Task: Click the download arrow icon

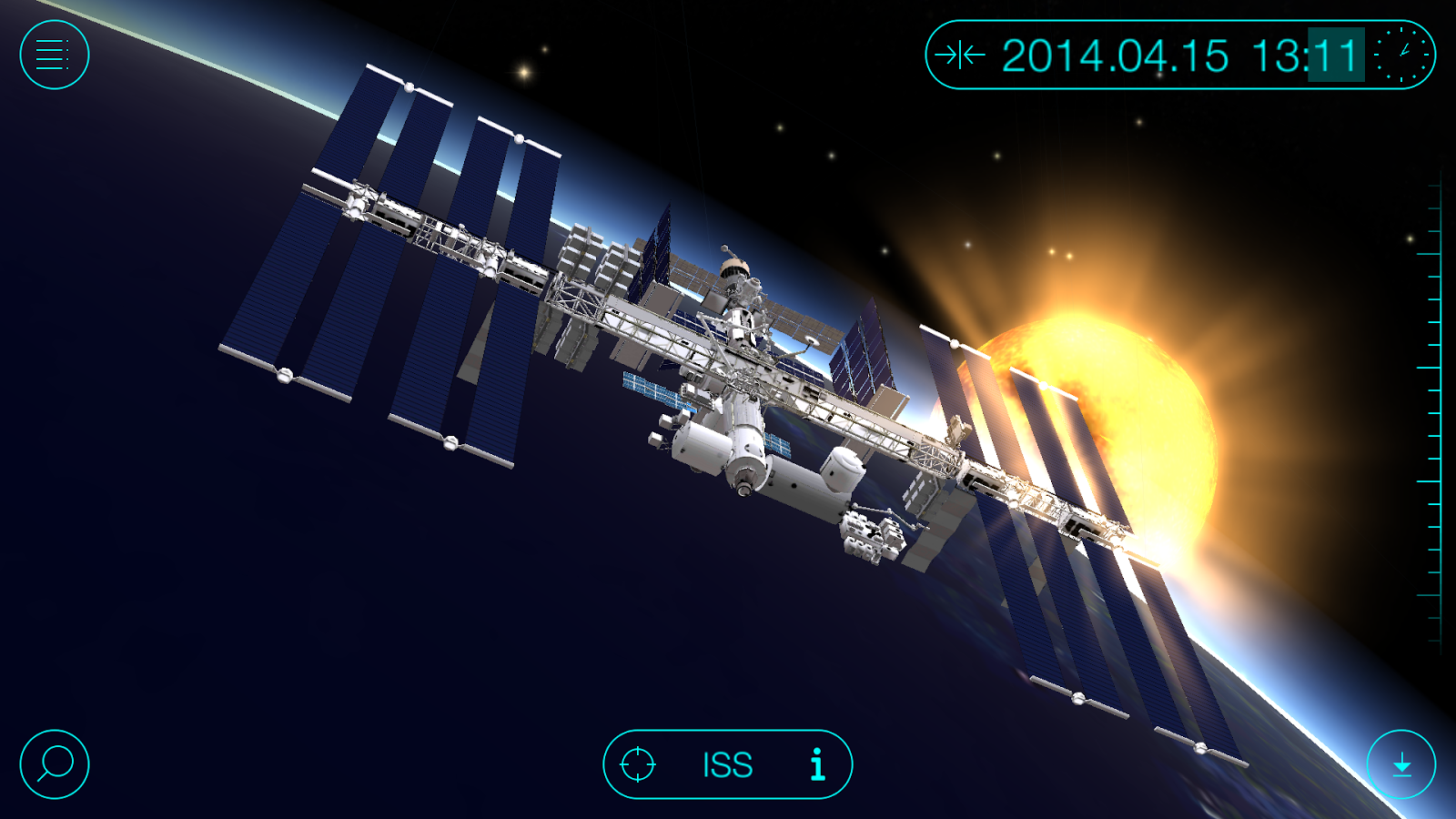Action: pyautogui.click(x=1402, y=765)
